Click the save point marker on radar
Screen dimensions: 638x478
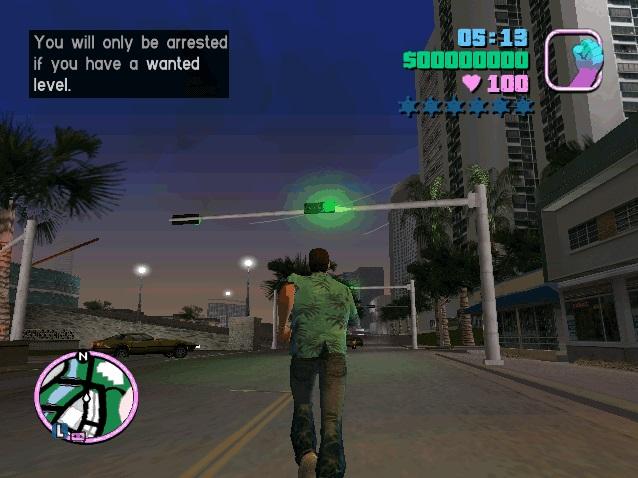tap(78, 434)
